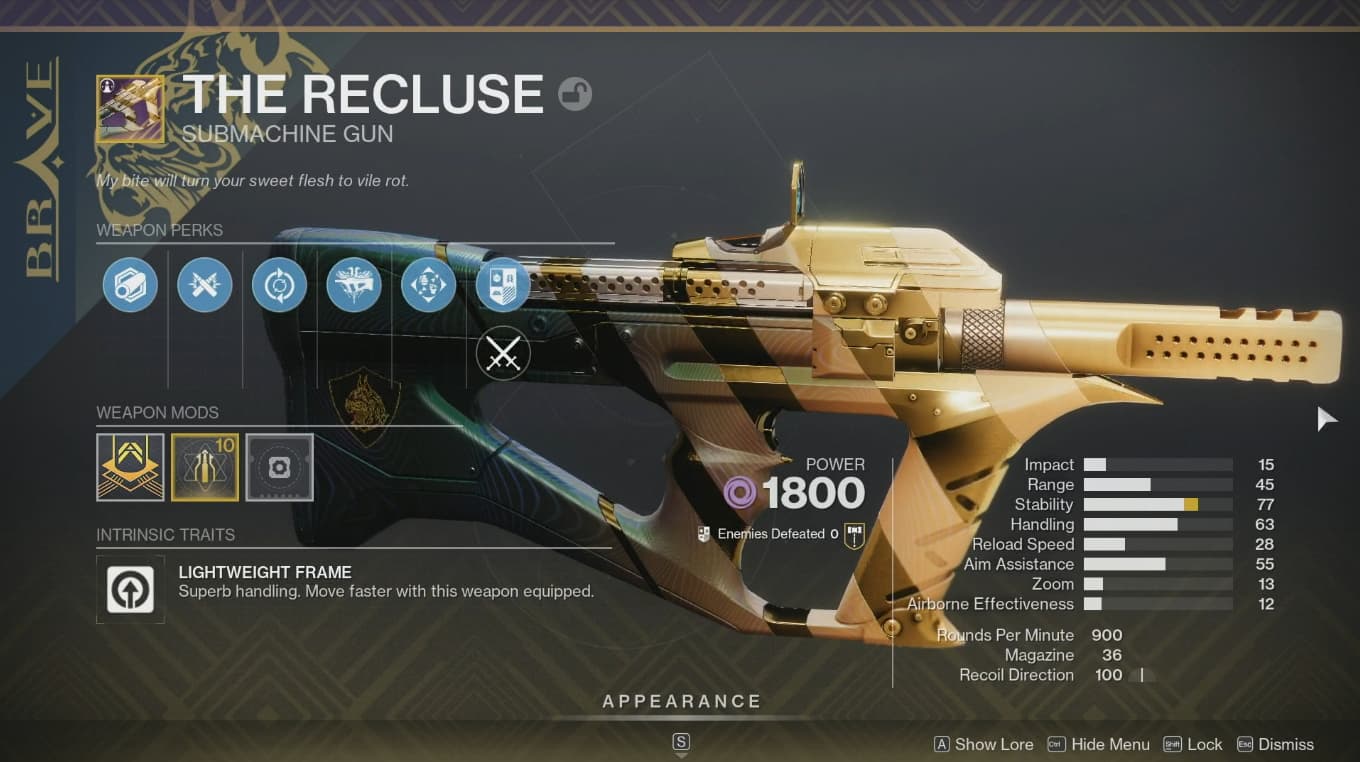Select the first Weapon Mods slot icon
This screenshot has height=762, width=1360.
click(130, 466)
